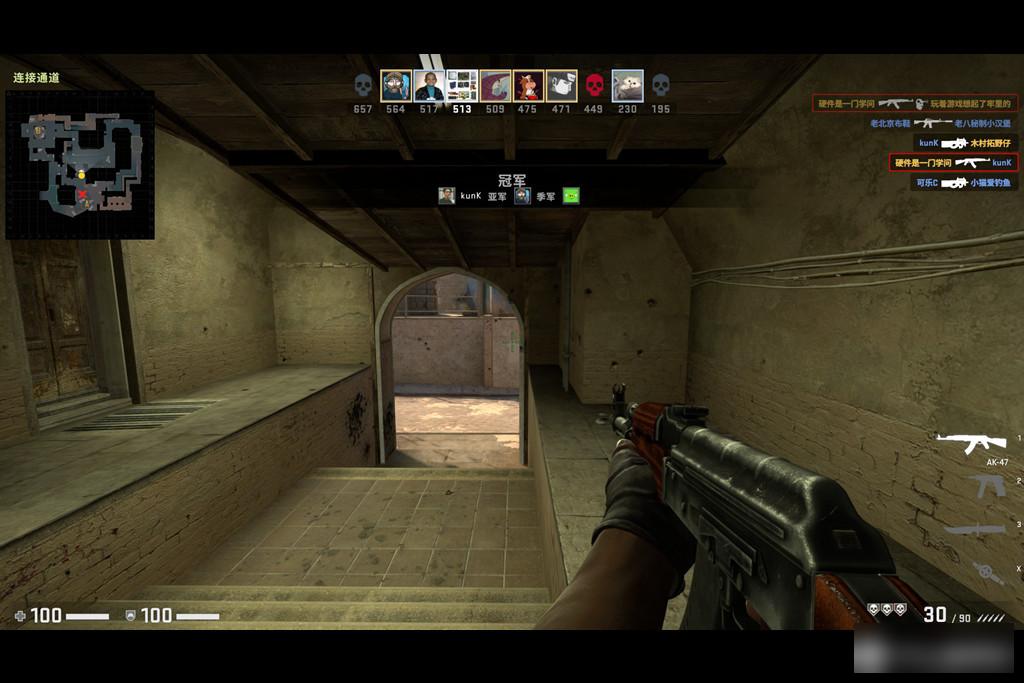Click the runner-up avatar beside 亚军
Screen dimensions: 1024x683
[522, 196]
